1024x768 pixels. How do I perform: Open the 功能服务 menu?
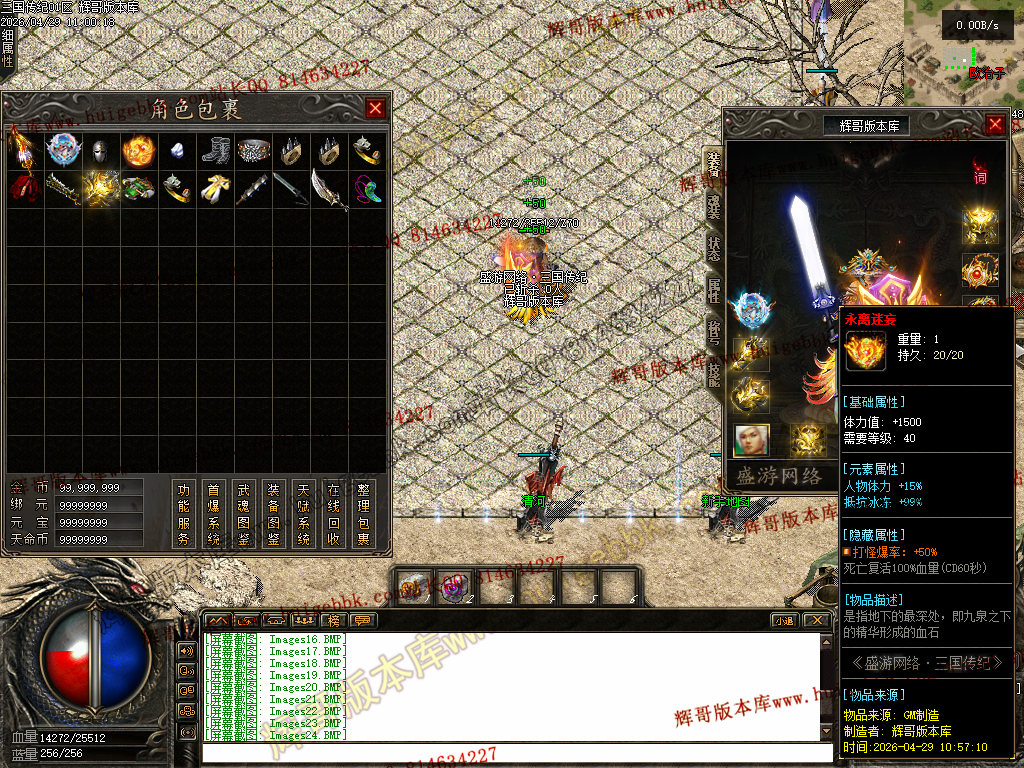[183, 514]
